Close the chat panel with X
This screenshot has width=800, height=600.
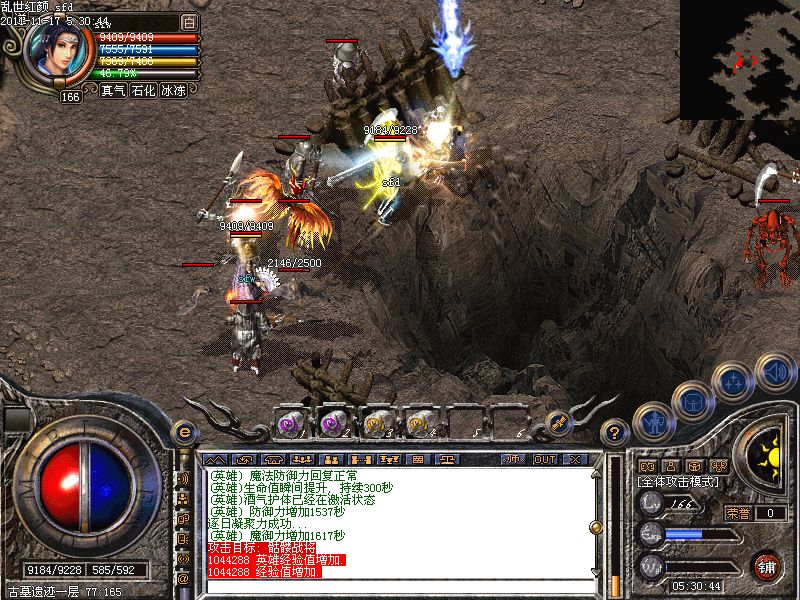(575, 459)
